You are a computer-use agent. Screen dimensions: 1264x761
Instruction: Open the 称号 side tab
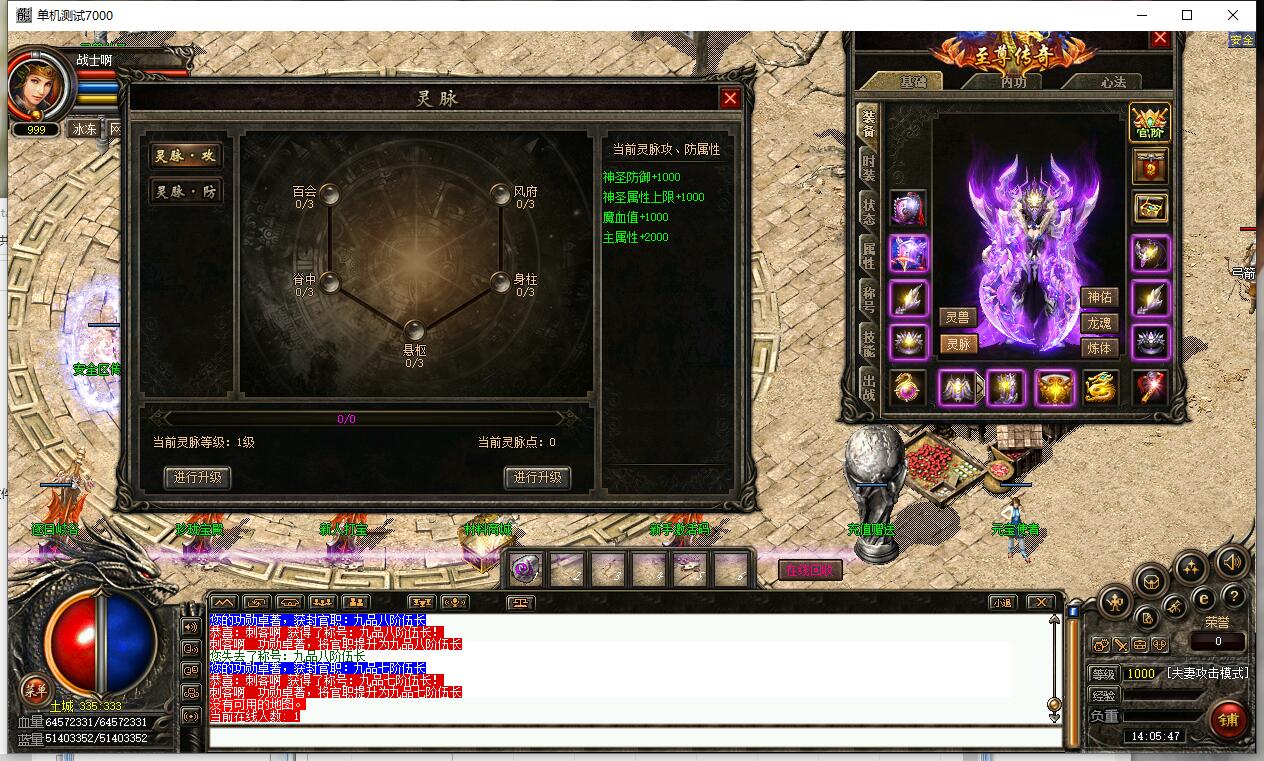coord(868,297)
